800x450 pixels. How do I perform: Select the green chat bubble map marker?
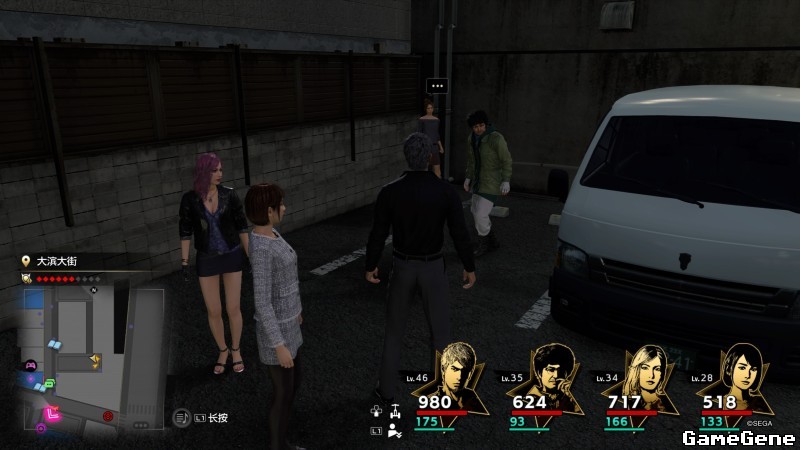[x=48, y=385]
